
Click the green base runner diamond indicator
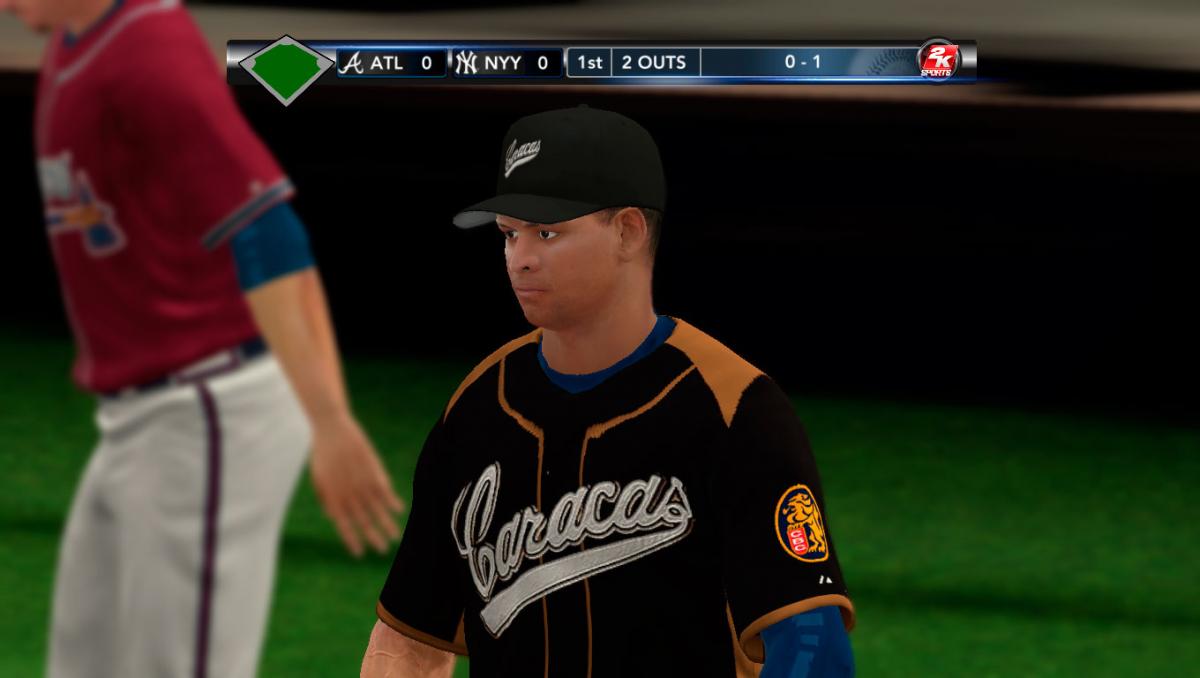[286, 69]
